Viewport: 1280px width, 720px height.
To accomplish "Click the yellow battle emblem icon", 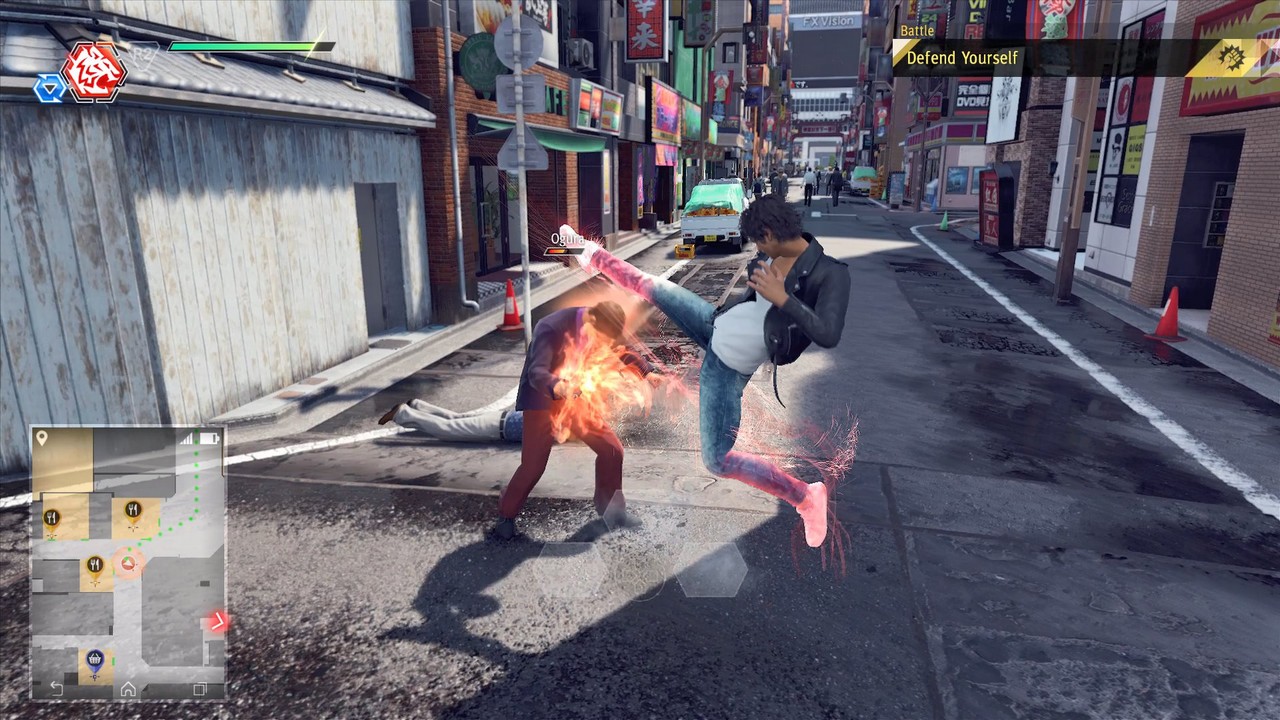I will coord(1227,58).
